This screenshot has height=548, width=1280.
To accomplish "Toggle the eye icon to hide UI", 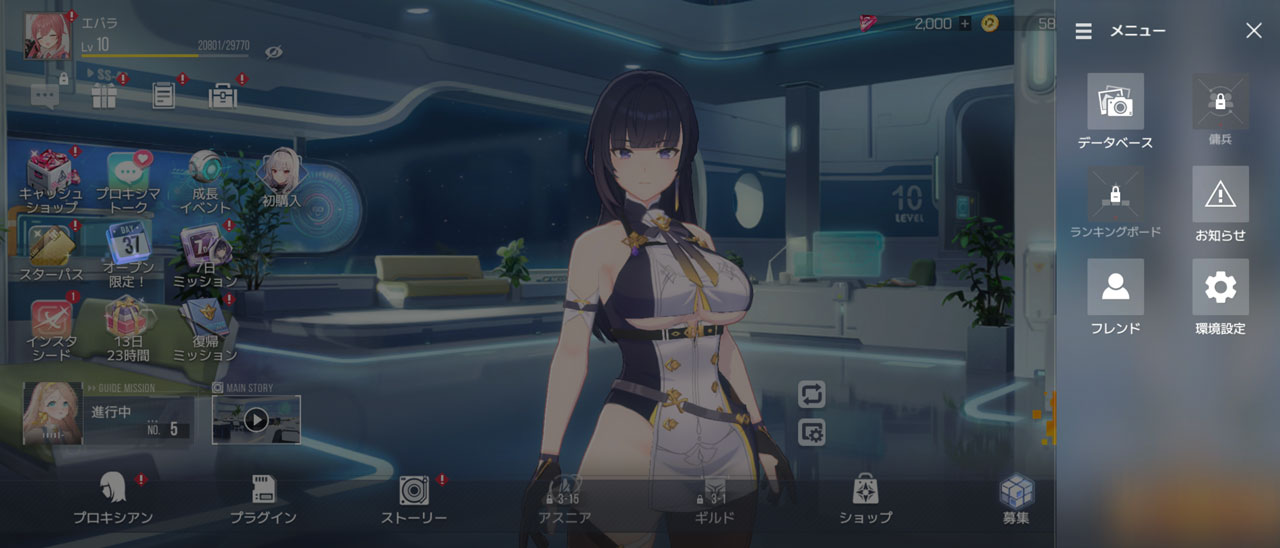I will tap(273, 51).
